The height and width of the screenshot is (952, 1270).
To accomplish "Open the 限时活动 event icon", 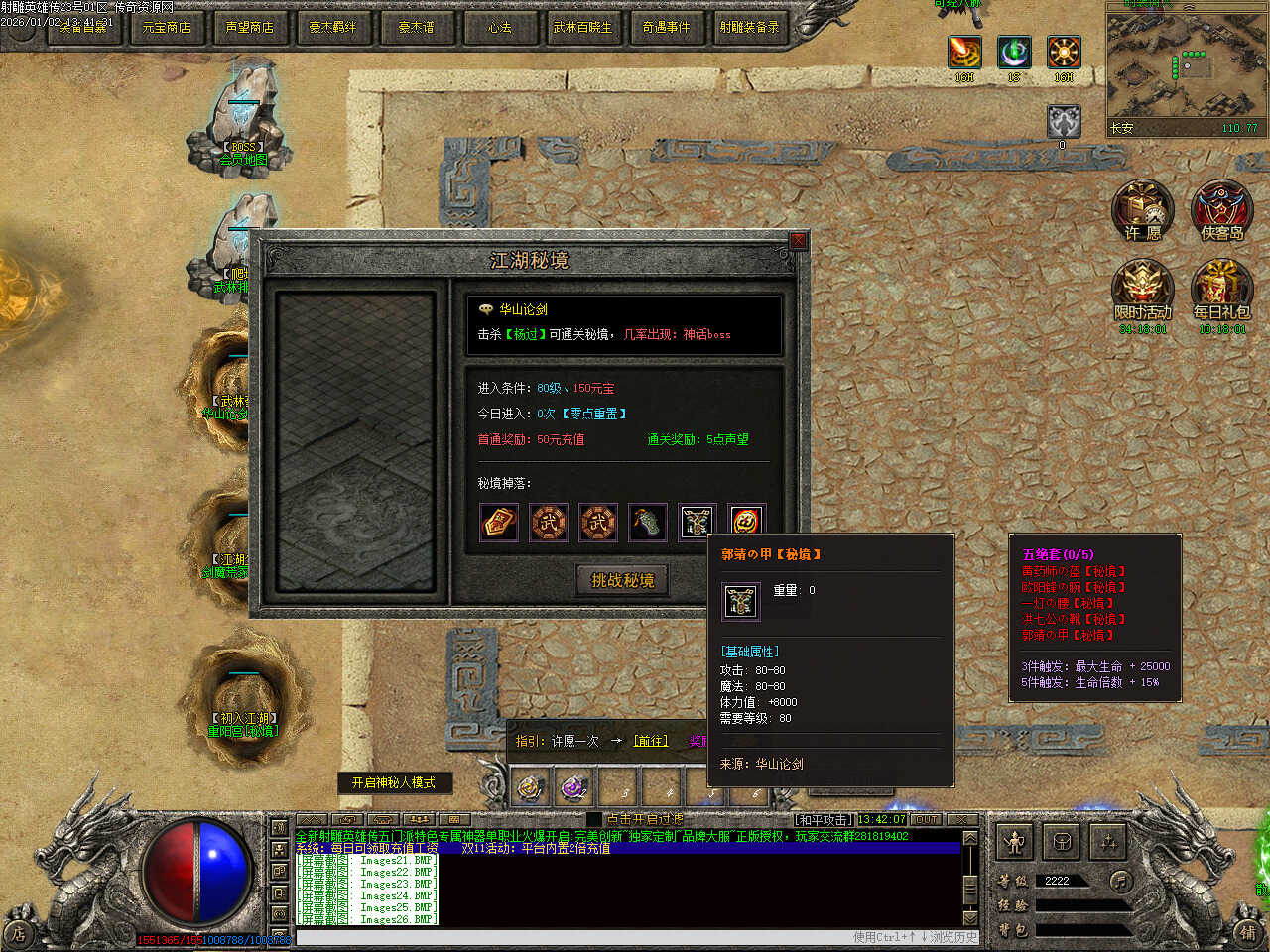I will point(1143,290).
